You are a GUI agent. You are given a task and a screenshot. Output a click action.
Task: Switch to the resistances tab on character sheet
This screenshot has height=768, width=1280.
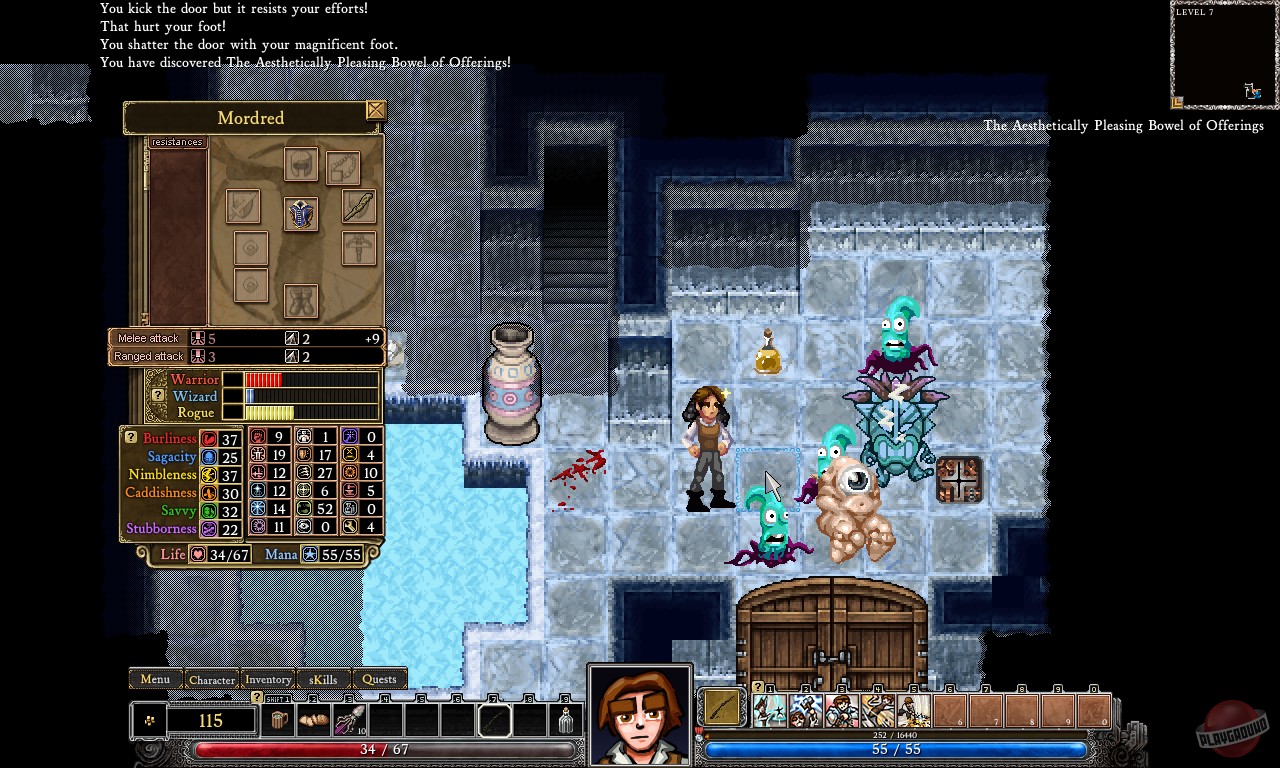(x=176, y=141)
